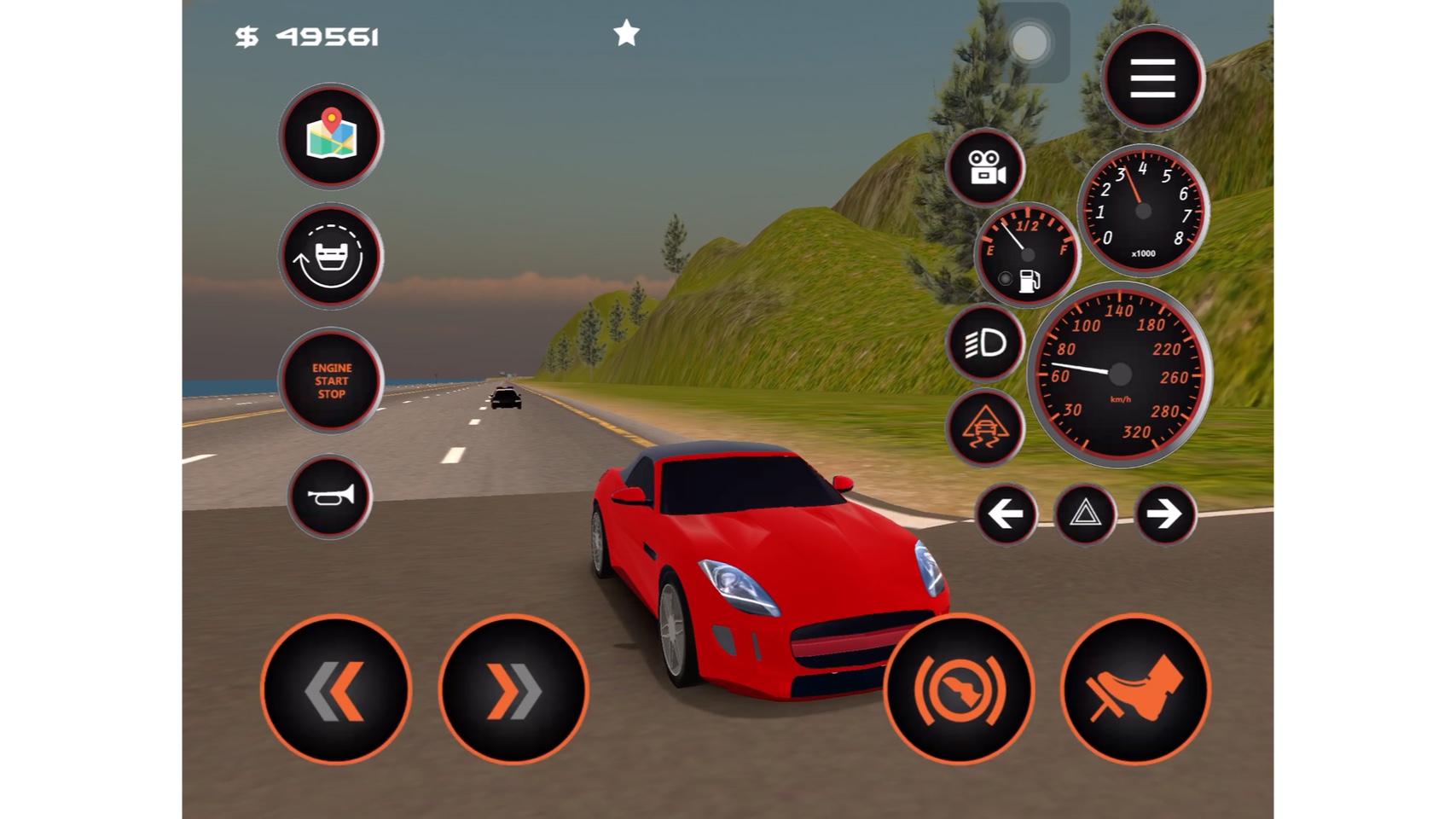
Task: Activate the left turn signal arrow
Action: click(1006, 514)
